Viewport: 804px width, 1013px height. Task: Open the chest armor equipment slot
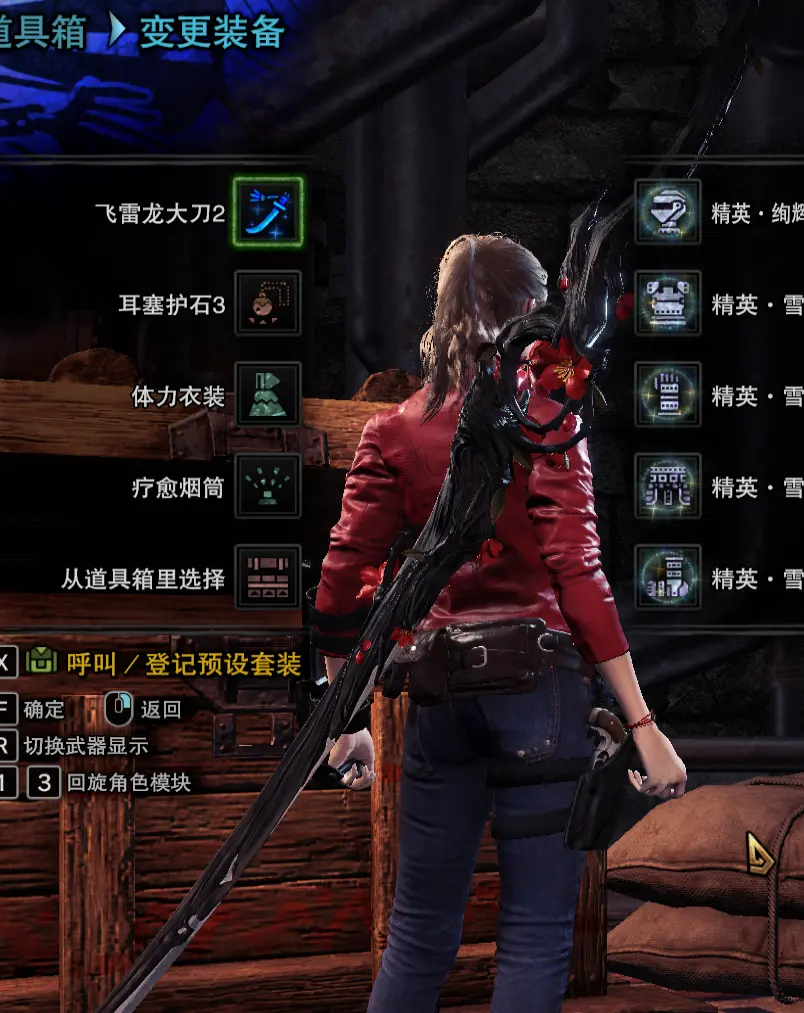click(668, 304)
